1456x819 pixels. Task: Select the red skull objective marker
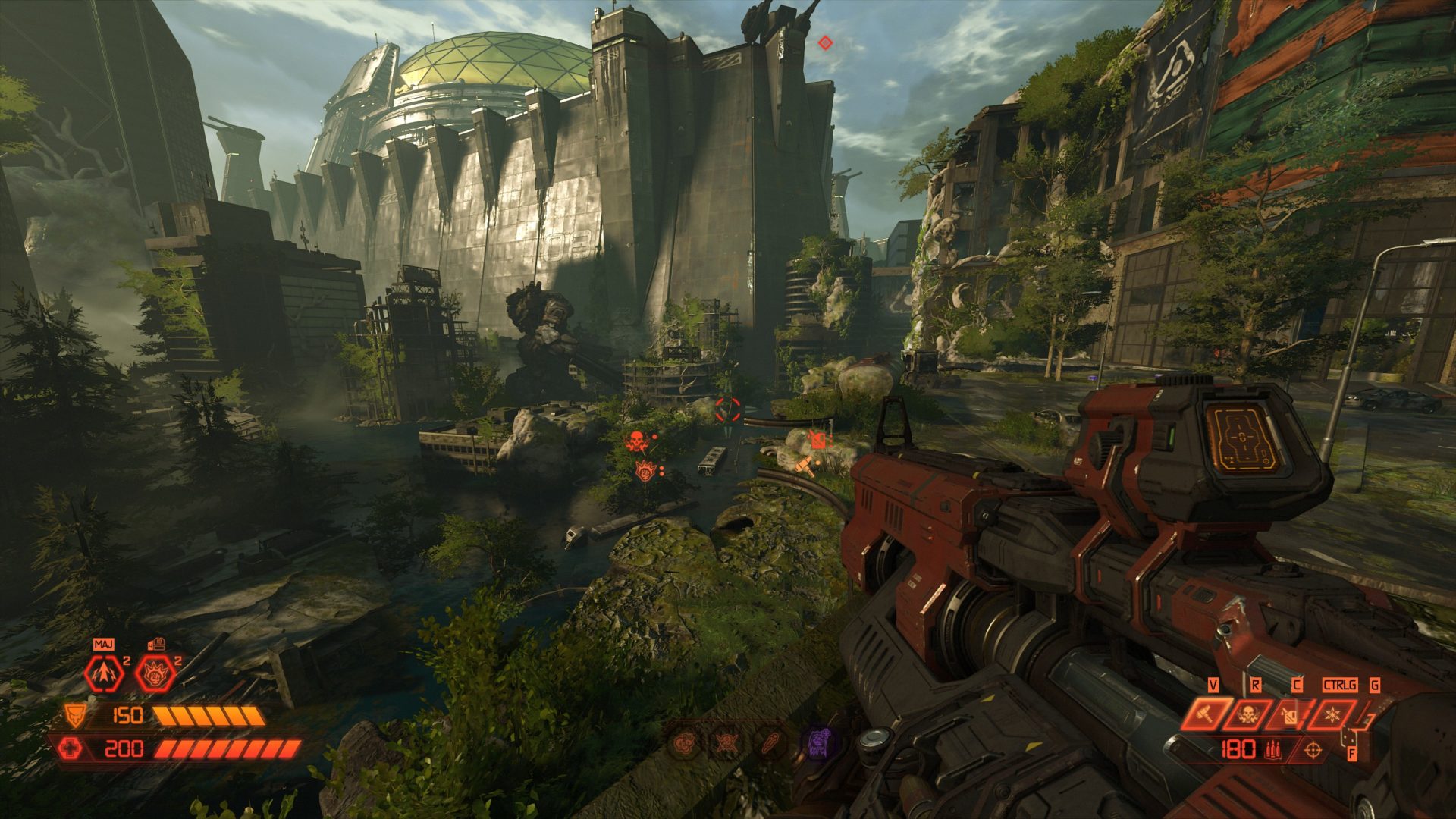coord(635,441)
